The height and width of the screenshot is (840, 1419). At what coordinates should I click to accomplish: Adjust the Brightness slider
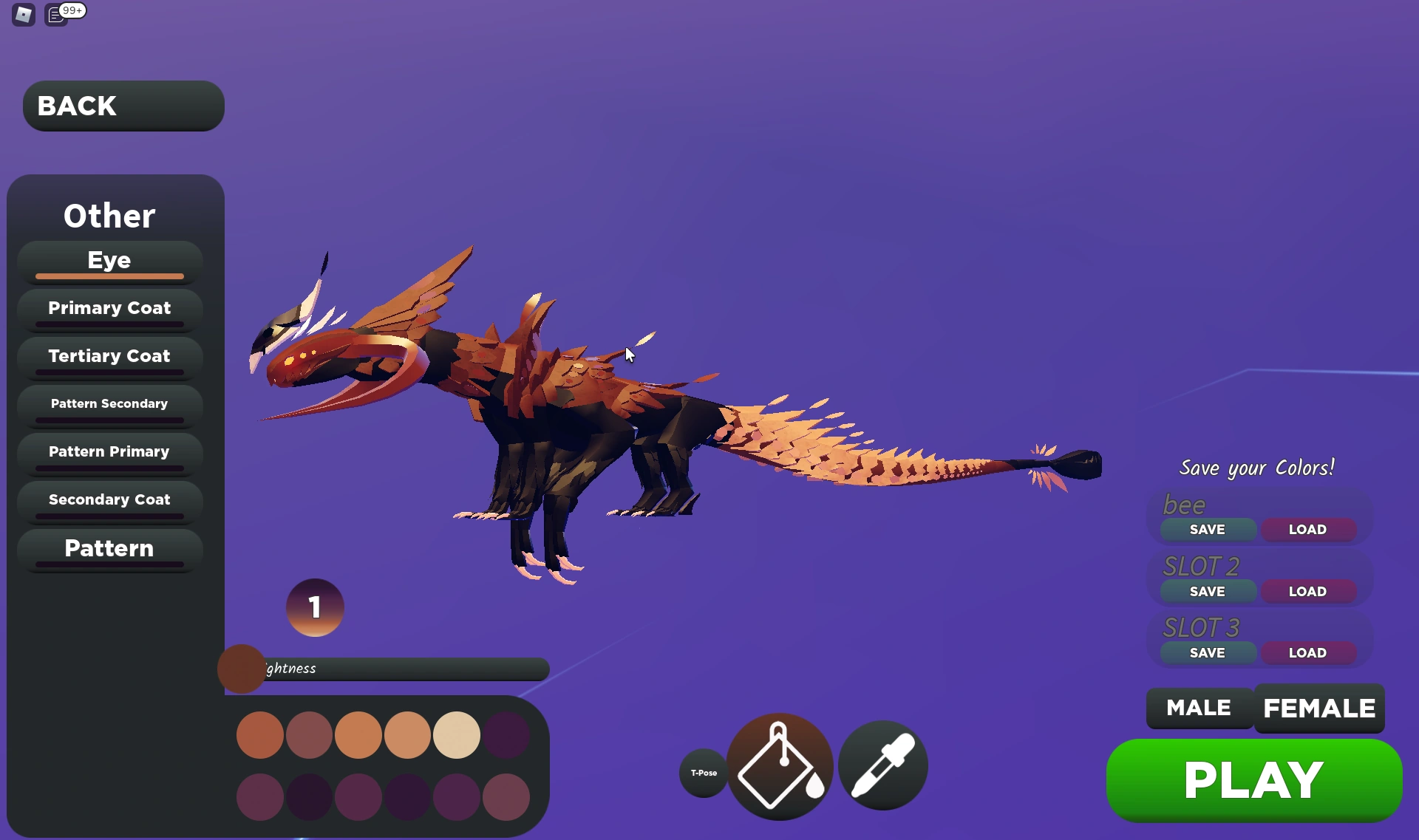[x=399, y=669]
